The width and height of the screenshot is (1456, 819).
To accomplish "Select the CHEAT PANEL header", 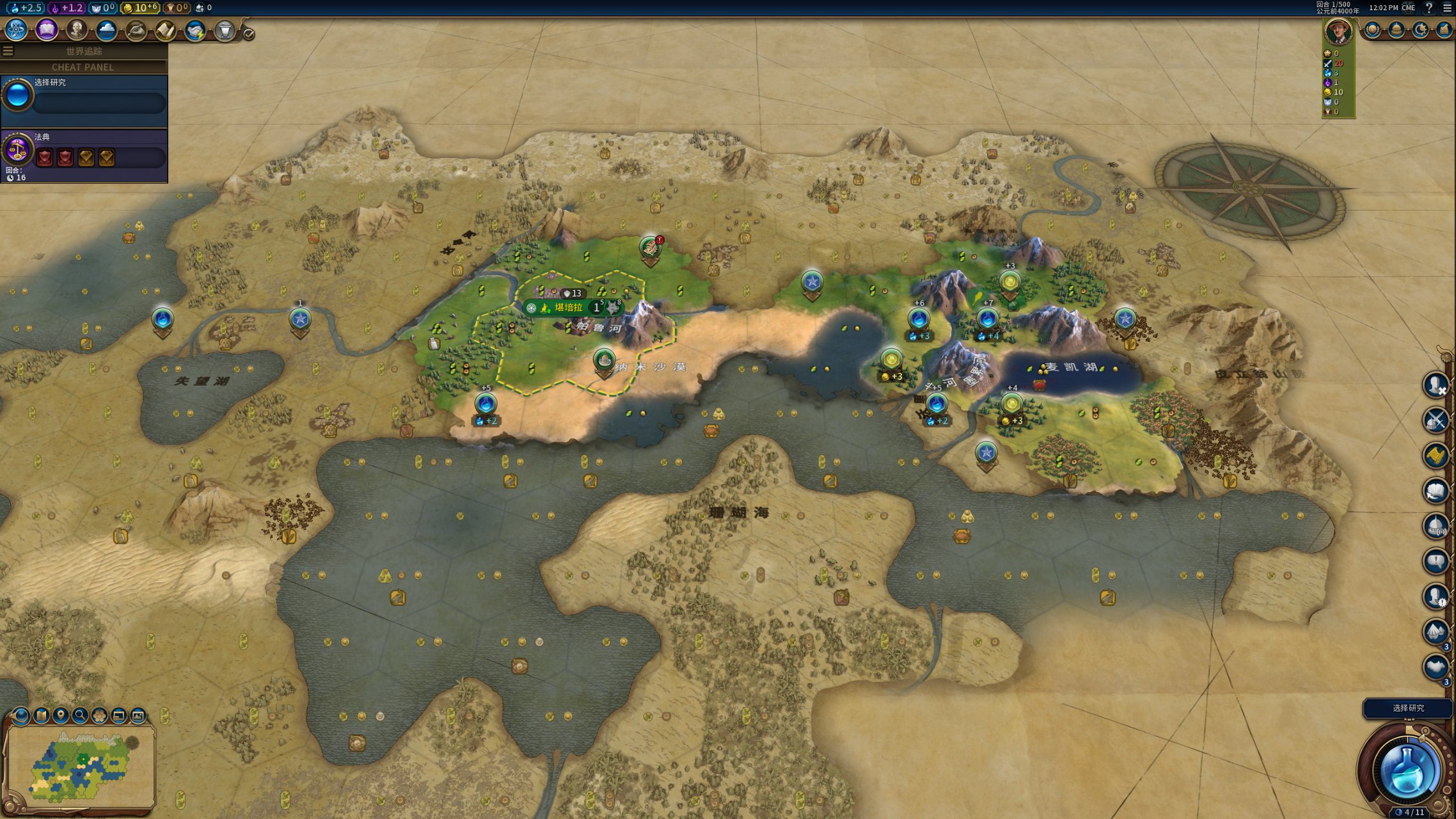I will pos(83,67).
